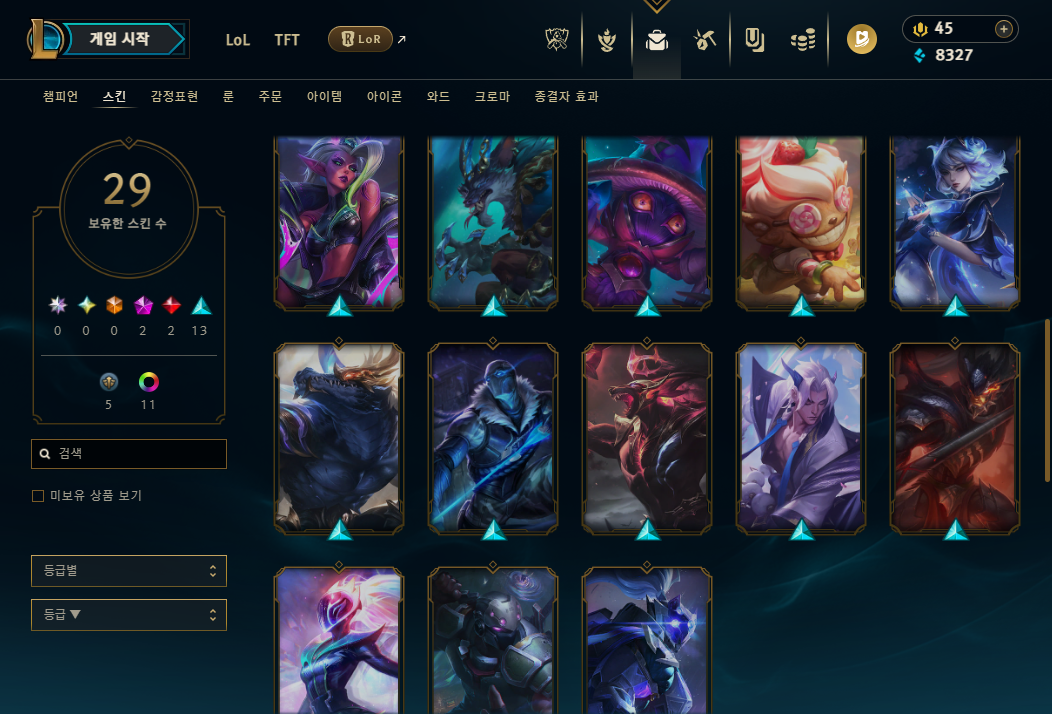View the 크로마 tab
The width and height of the screenshot is (1052, 714).
point(492,97)
